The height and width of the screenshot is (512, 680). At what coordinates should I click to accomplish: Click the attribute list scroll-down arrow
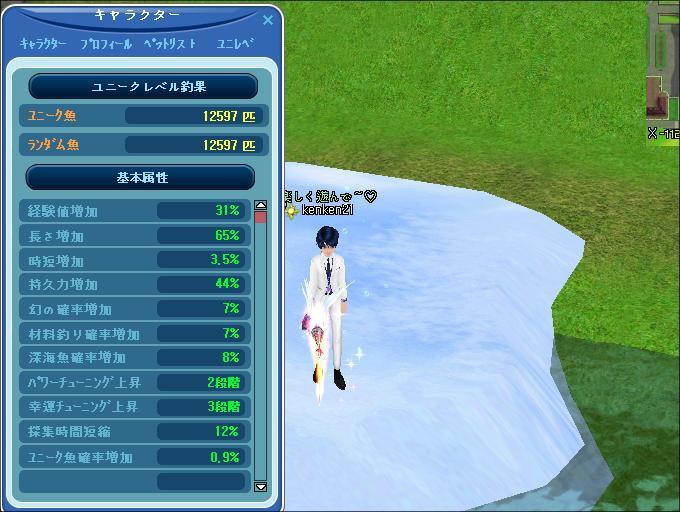(261, 486)
